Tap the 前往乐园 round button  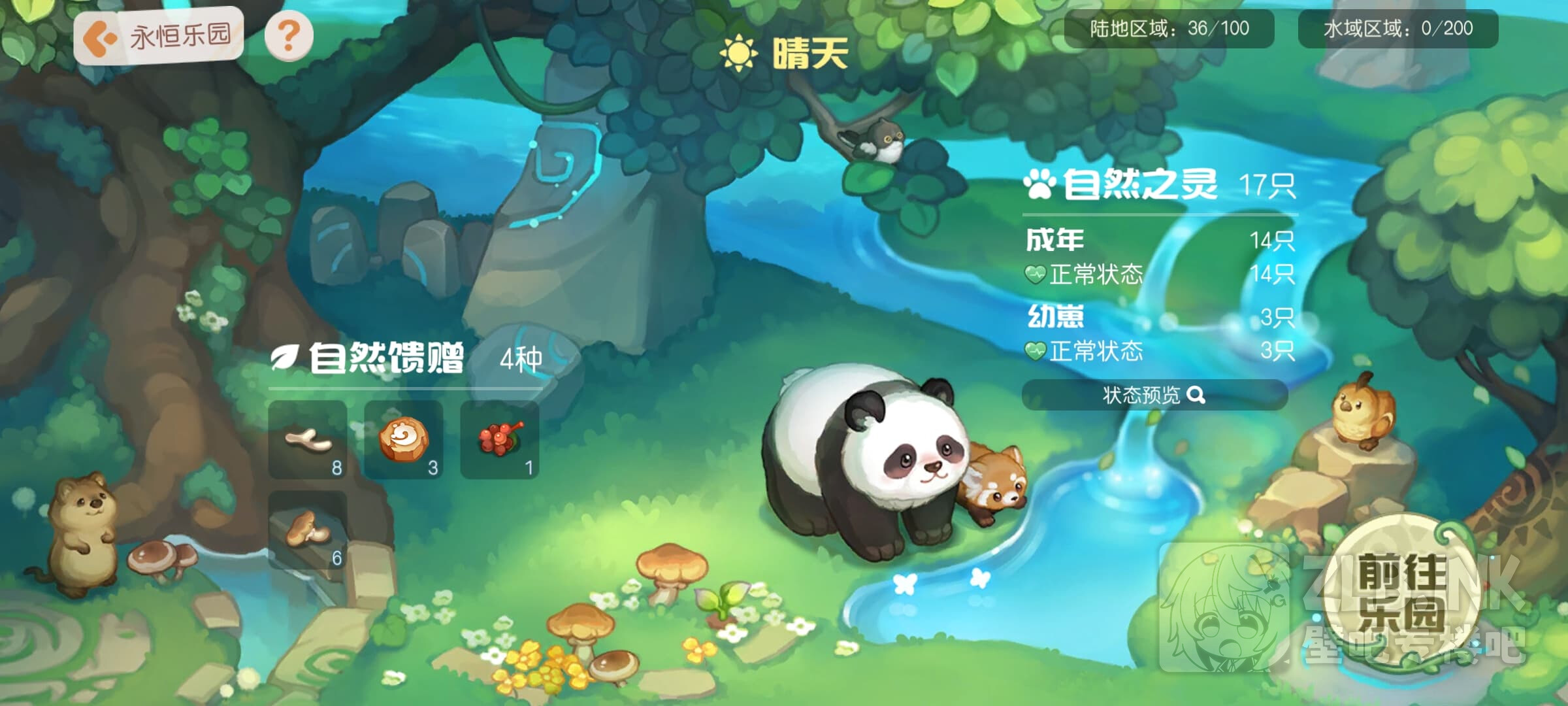(x=1401, y=592)
